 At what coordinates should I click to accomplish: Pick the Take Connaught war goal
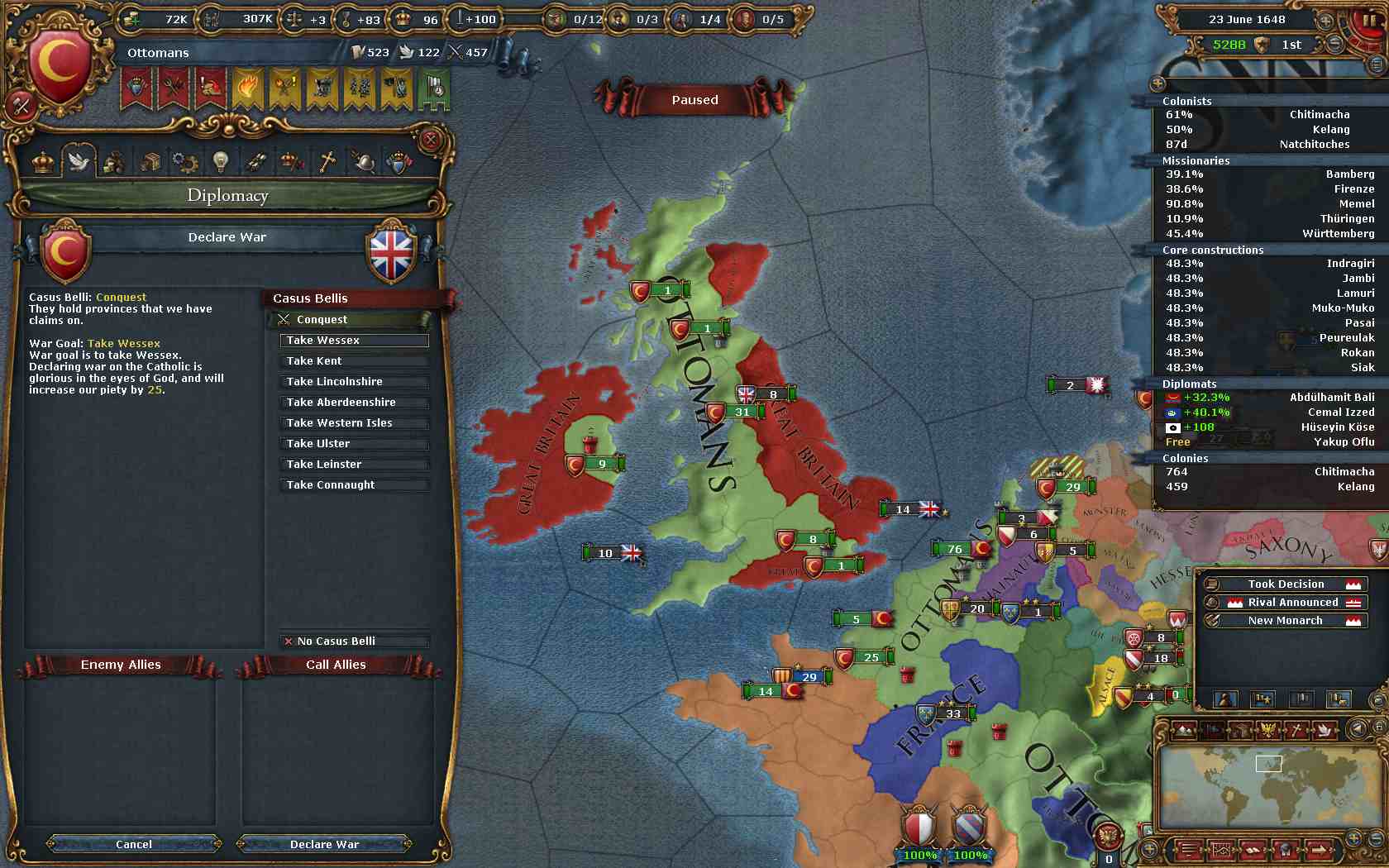(x=354, y=485)
